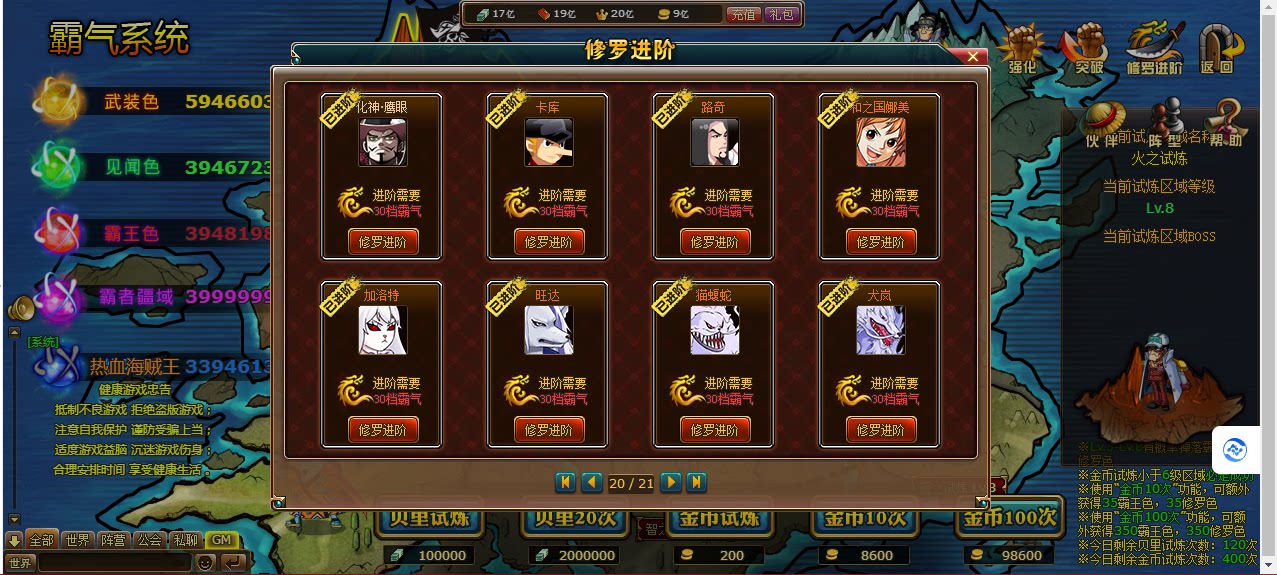Advance 犬岚 with the 修罗进阶 button
1277x575 pixels.
click(881, 430)
